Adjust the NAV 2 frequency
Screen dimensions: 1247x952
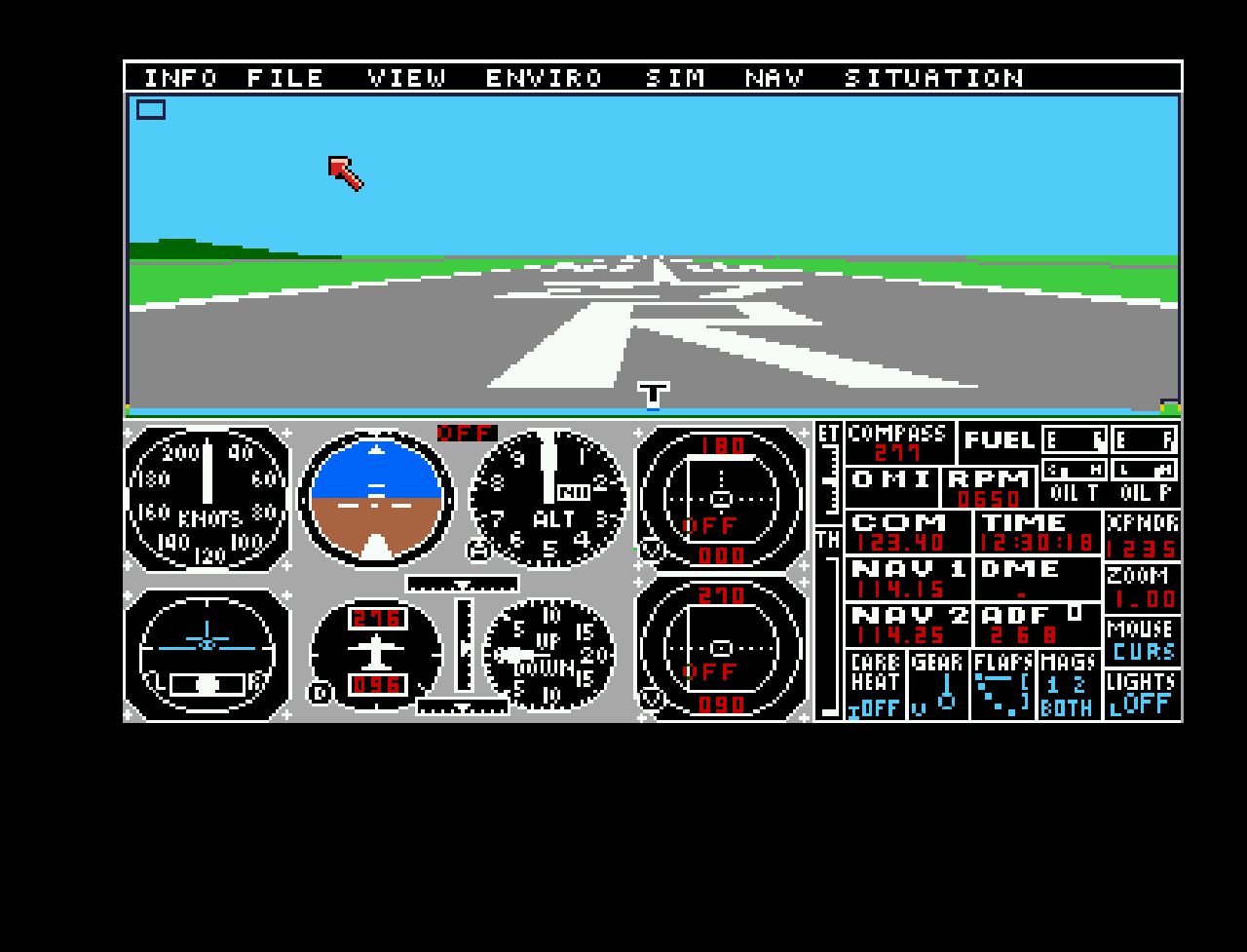[908, 627]
